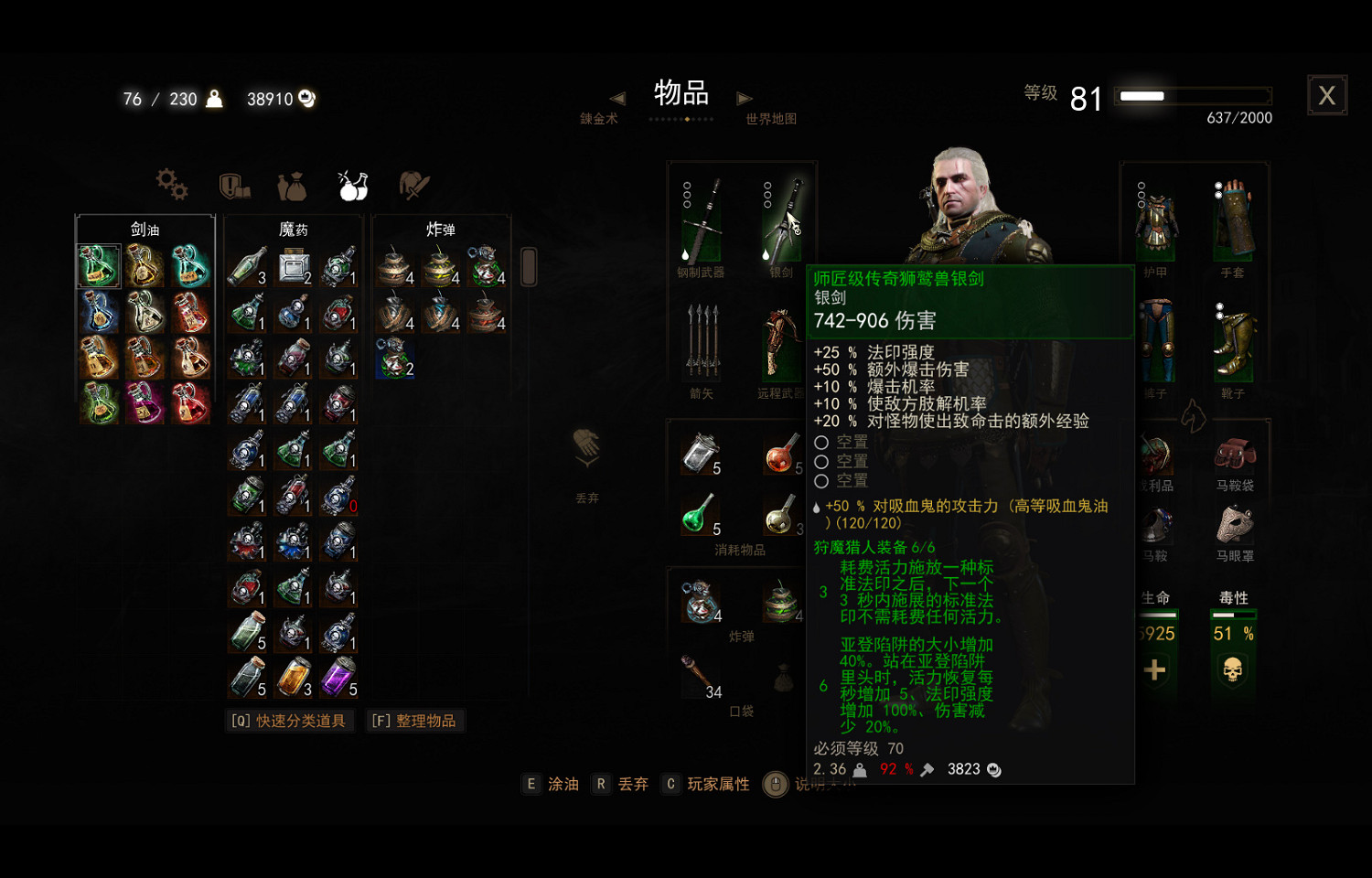The width and height of the screenshot is (1372, 878).
Task: Open the equipment filter (armor and sword icon)
Action: 412,185
